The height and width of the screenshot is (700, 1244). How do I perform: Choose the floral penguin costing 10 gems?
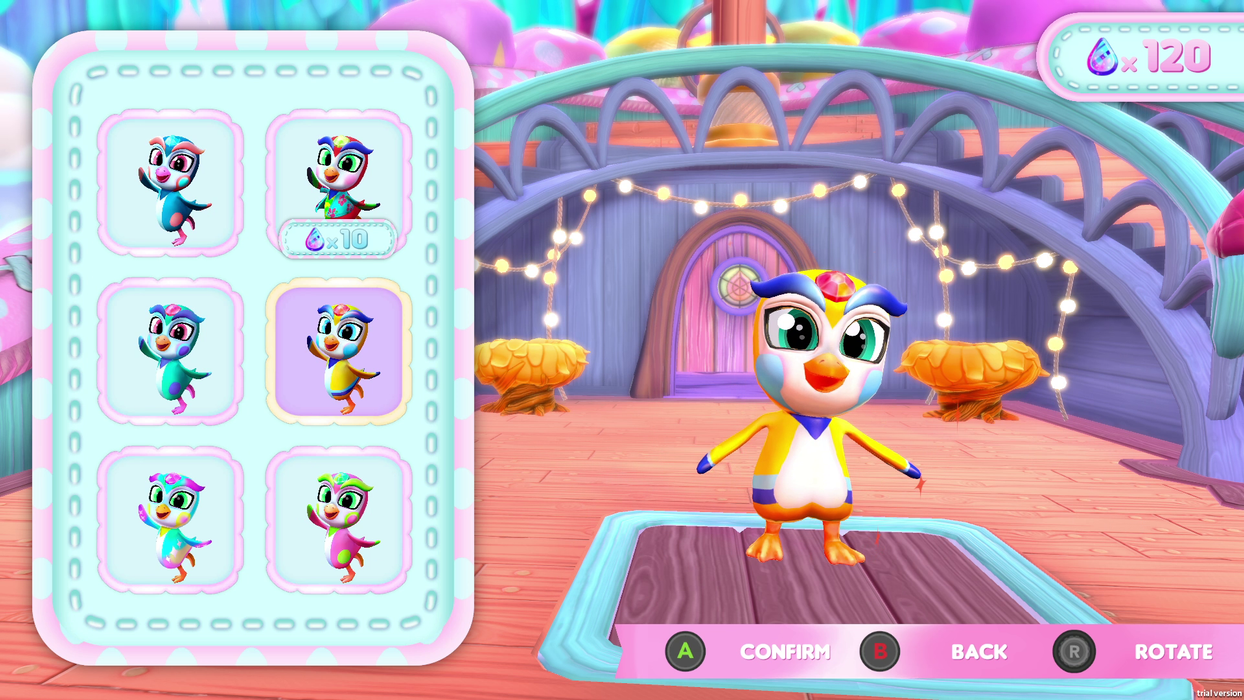tap(338, 180)
